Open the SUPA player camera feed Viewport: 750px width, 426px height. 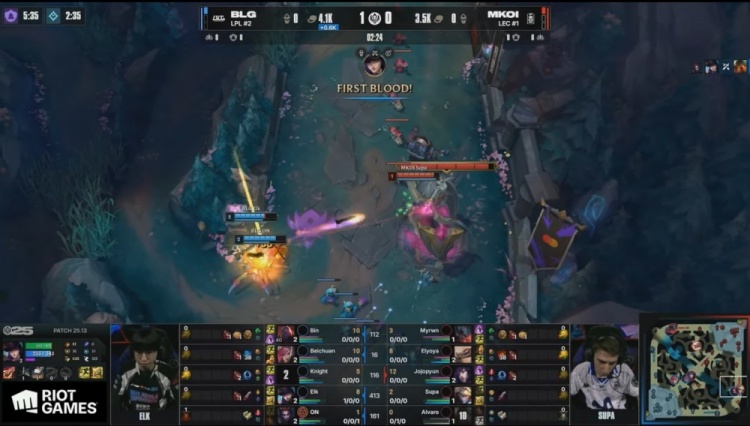(x=604, y=370)
